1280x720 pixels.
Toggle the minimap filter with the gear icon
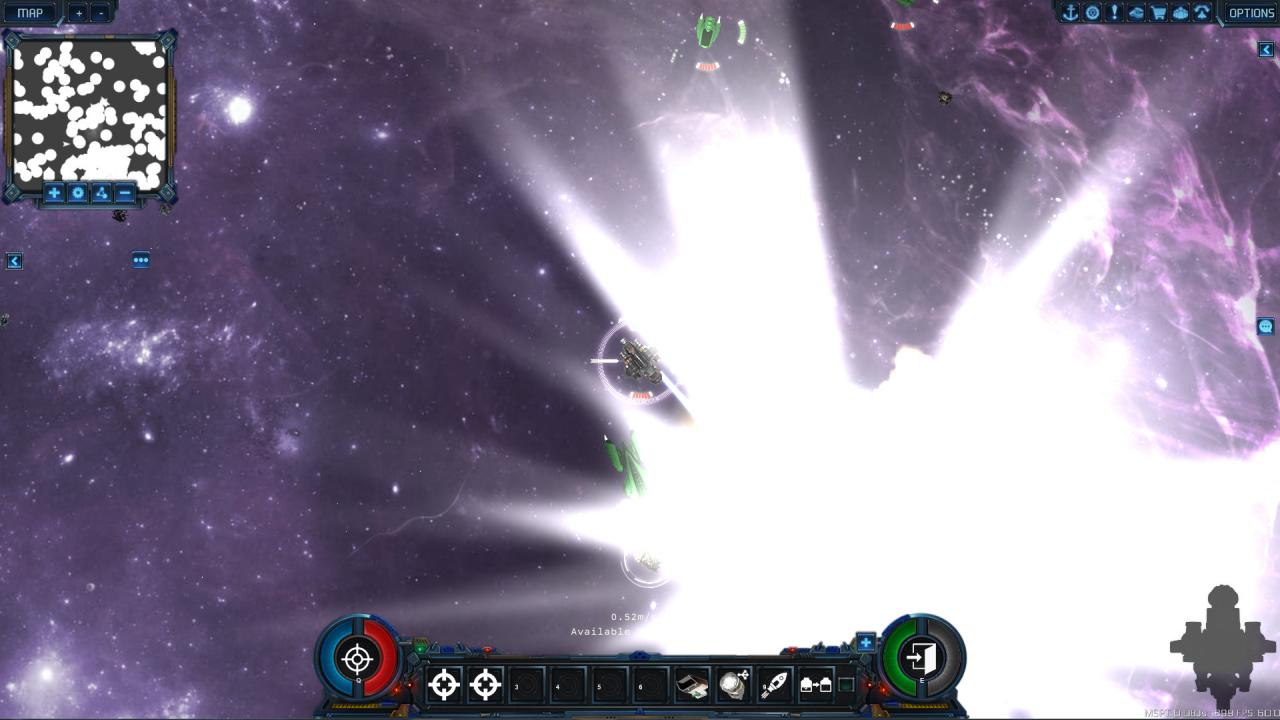tap(77, 193)
